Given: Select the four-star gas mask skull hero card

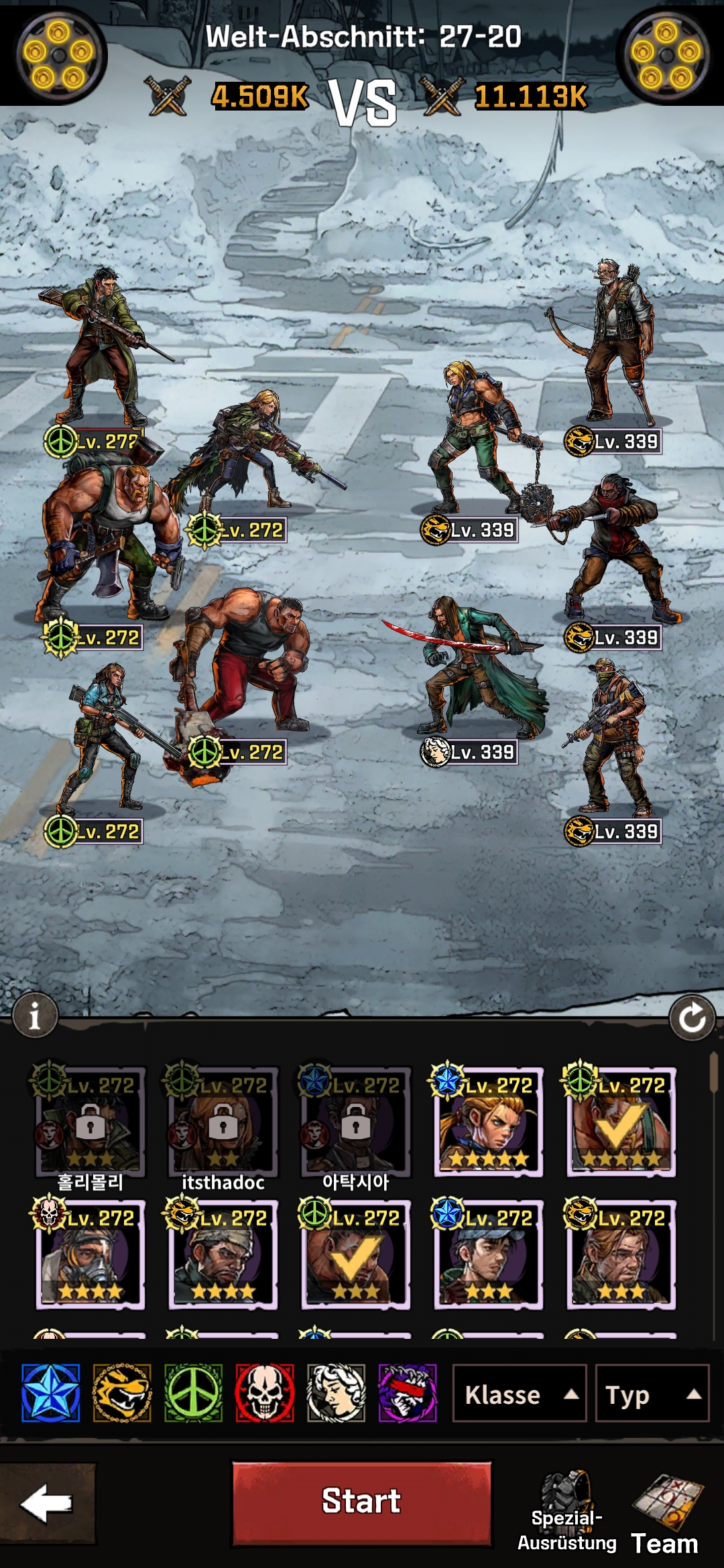Looking at the screenshot, I should click(x=90, y=1254).
